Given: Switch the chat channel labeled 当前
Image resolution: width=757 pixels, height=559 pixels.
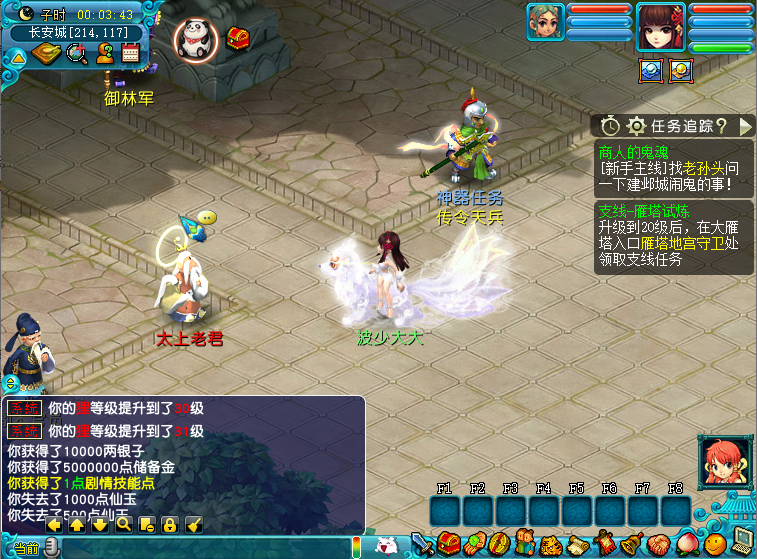Looking at the screenshot, I should pyautogui.click(x=27, y=549).
